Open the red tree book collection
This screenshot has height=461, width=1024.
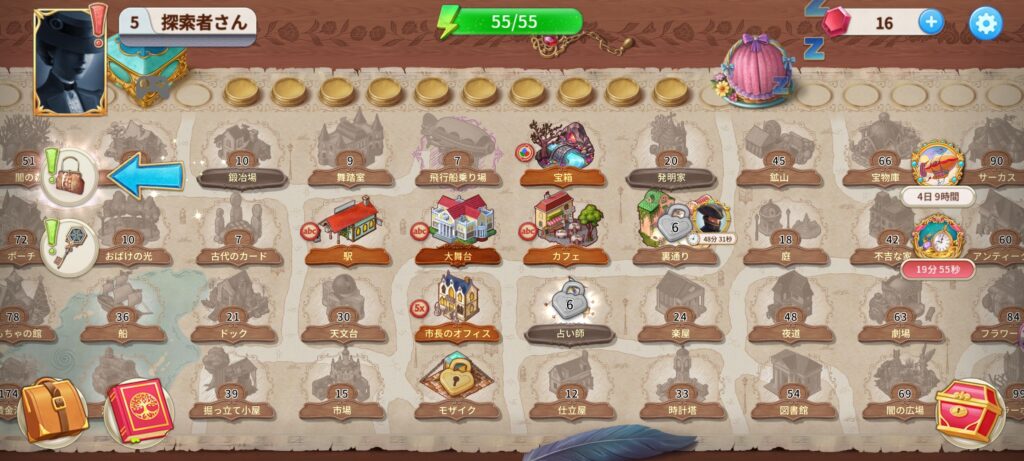pos(140,411)
